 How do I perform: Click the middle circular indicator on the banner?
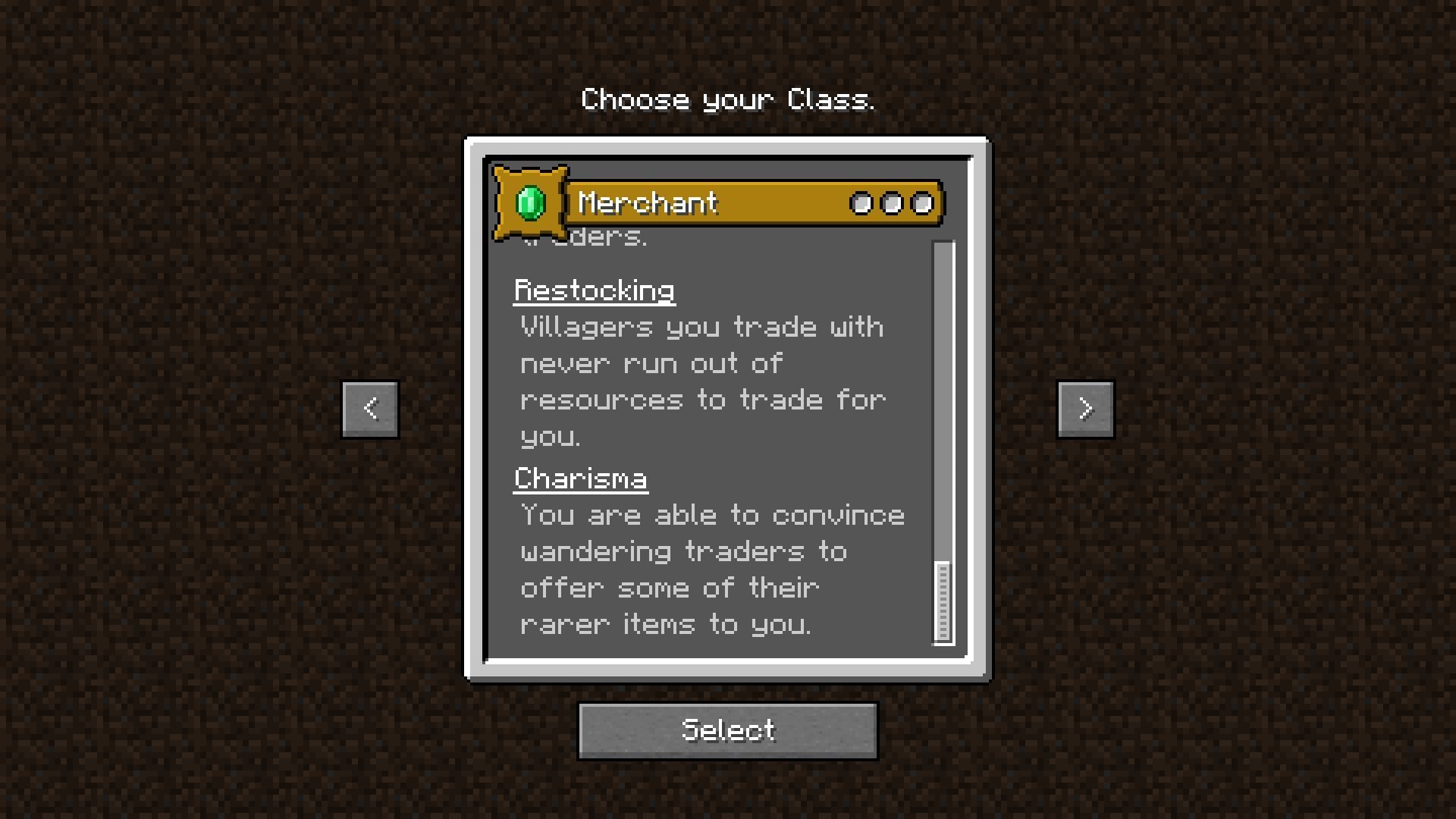coord(891,202)
